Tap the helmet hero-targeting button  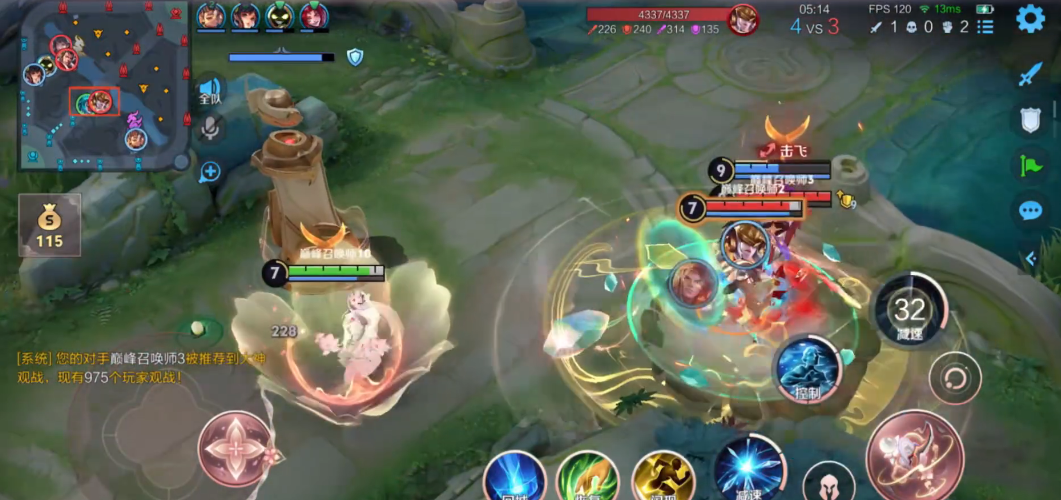(x=829, y=483)
